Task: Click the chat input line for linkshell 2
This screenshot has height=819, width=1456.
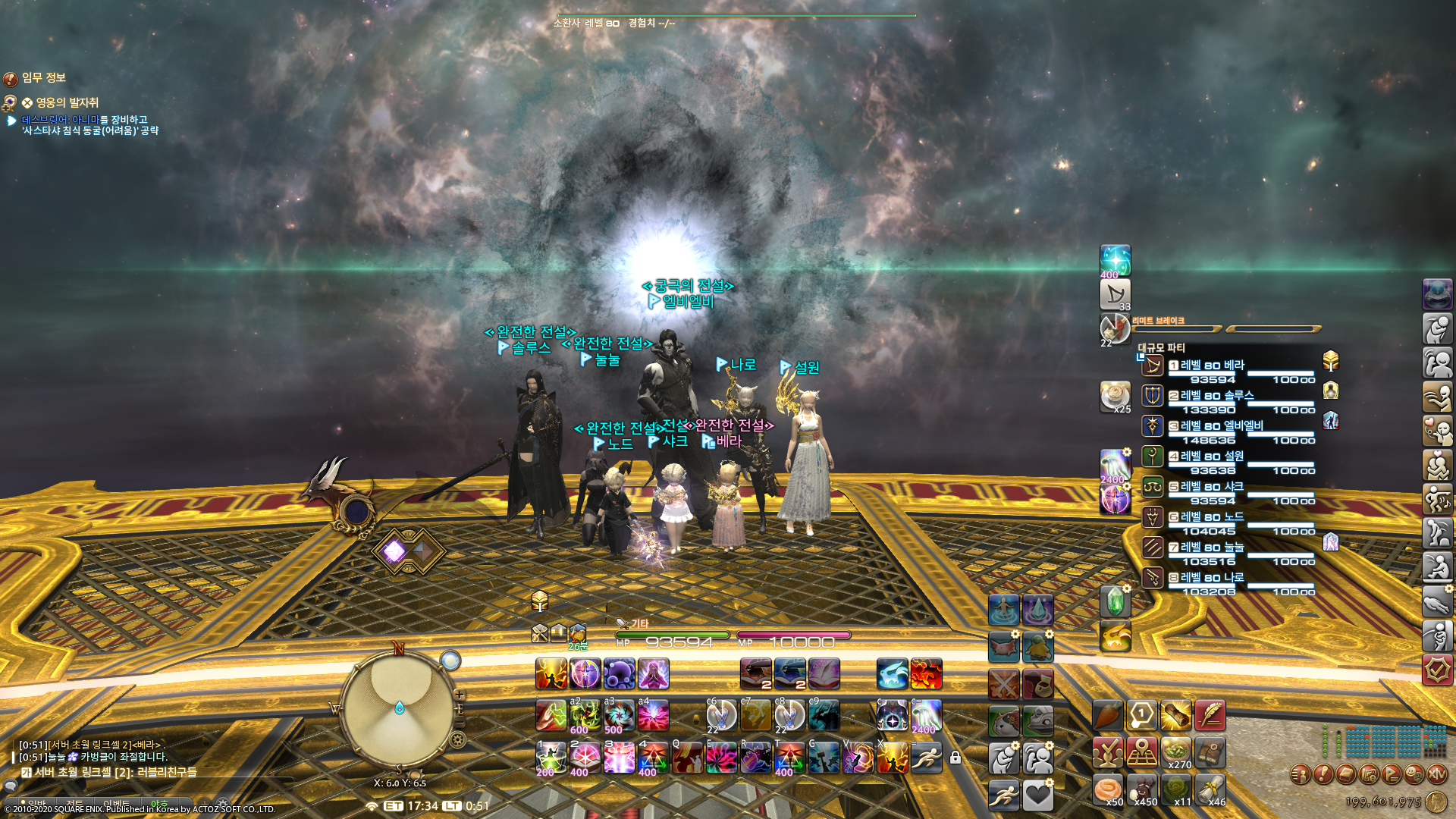Action: click(152, 773)
